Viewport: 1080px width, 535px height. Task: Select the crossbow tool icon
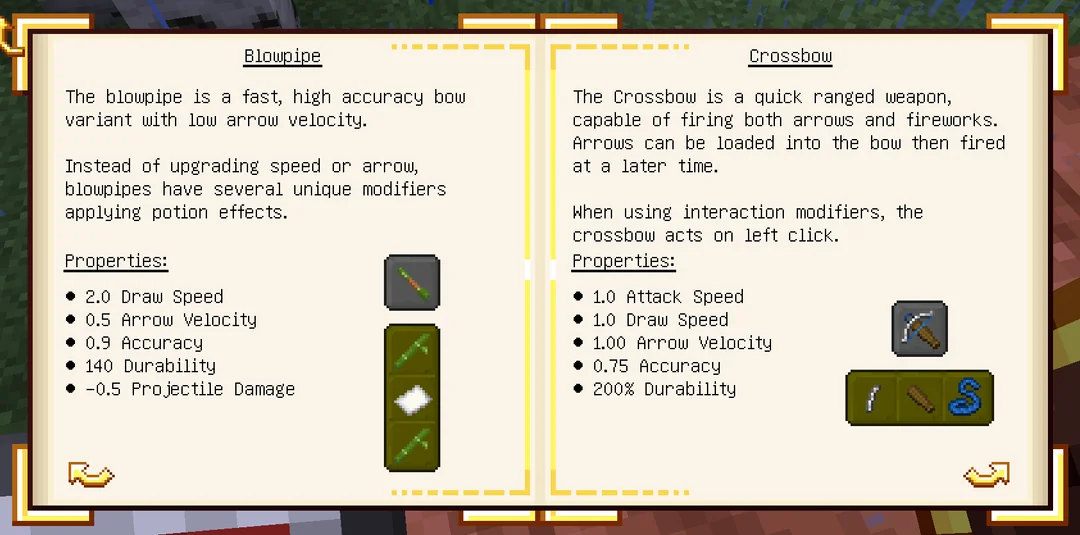click(x=919, y=328)
